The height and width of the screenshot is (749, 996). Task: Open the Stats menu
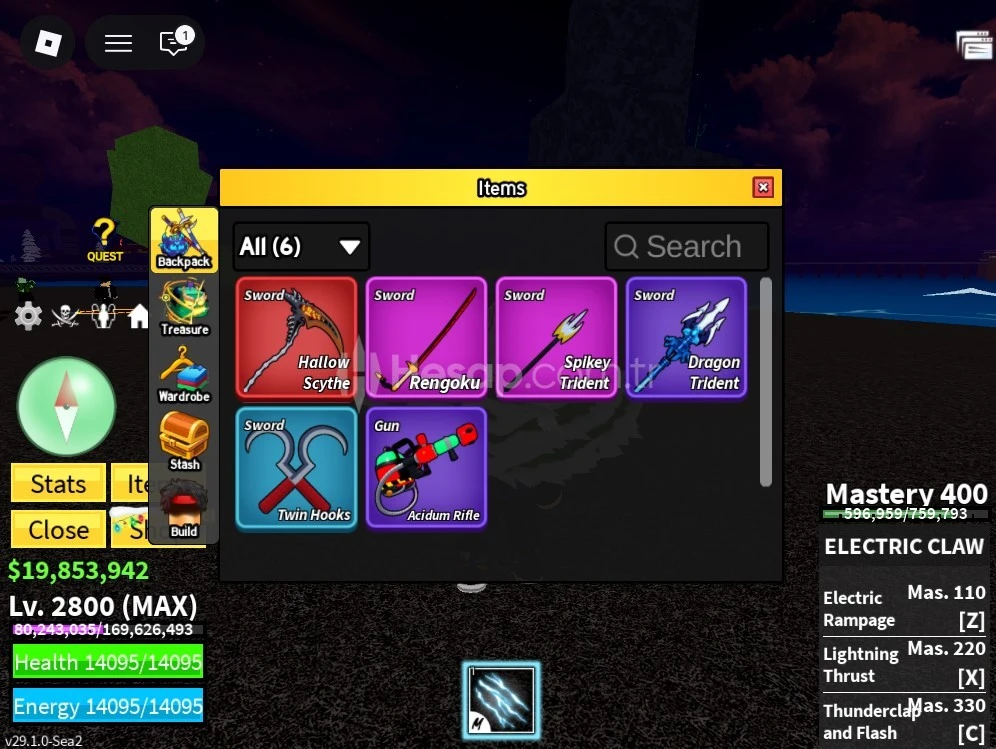tap(58, 485)
